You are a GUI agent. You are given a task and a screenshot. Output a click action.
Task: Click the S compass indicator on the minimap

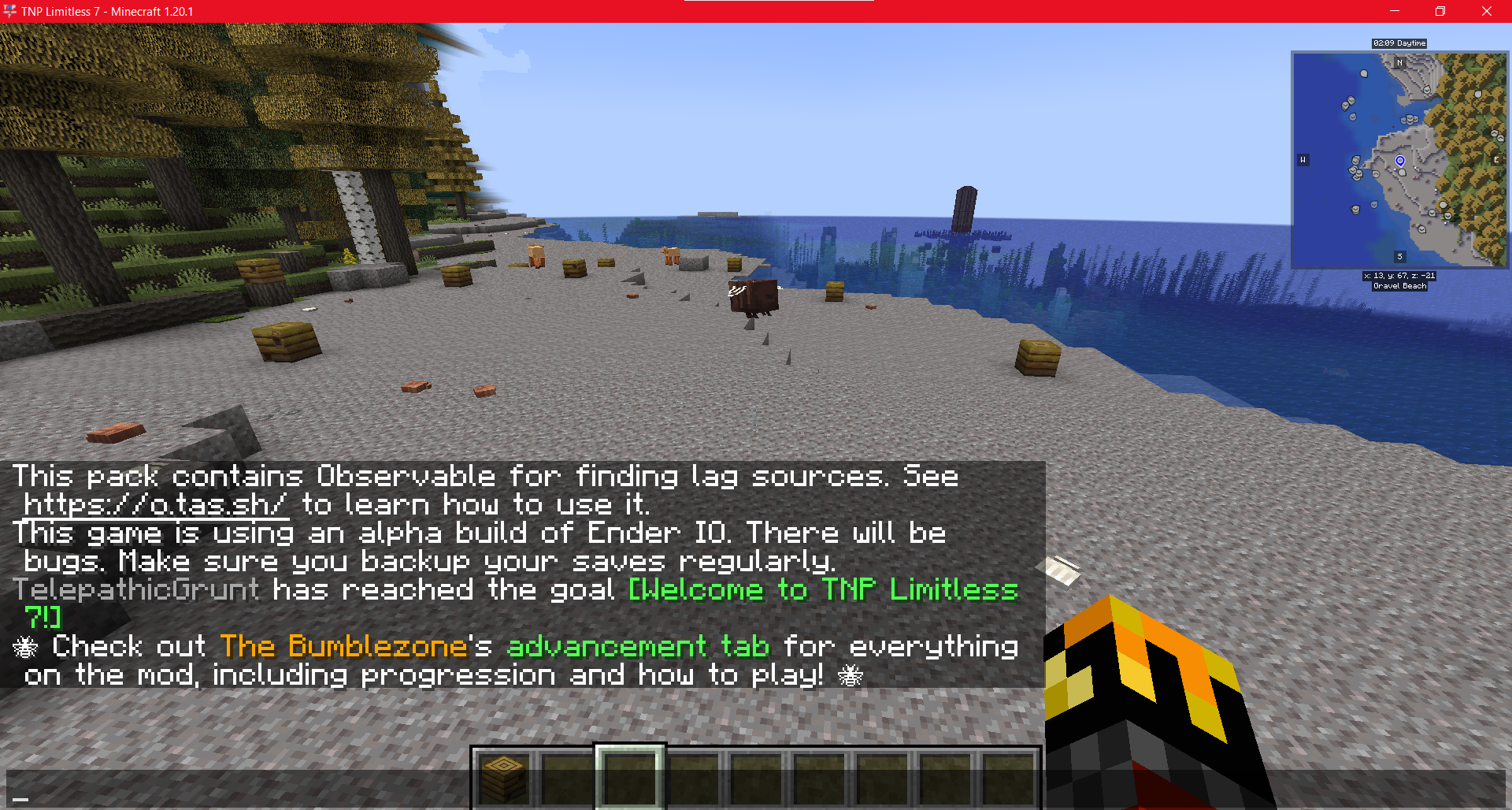point(1399,256)
